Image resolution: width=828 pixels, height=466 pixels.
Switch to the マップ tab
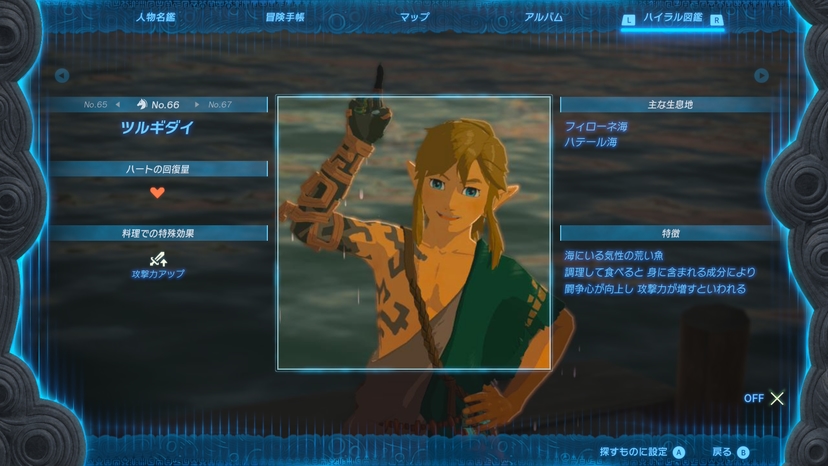click(x=414, y=17)
